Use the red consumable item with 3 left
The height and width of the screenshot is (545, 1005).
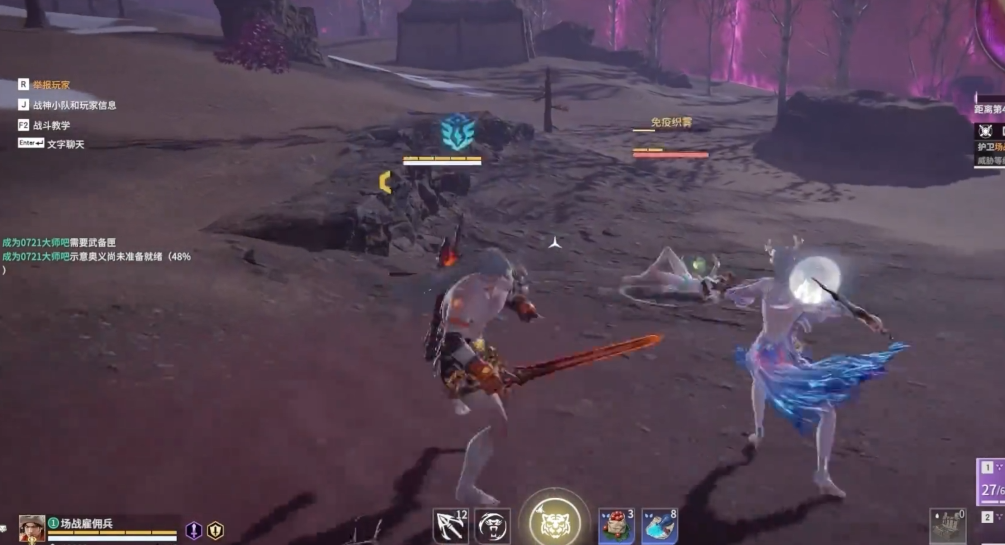tap(617, 526)
